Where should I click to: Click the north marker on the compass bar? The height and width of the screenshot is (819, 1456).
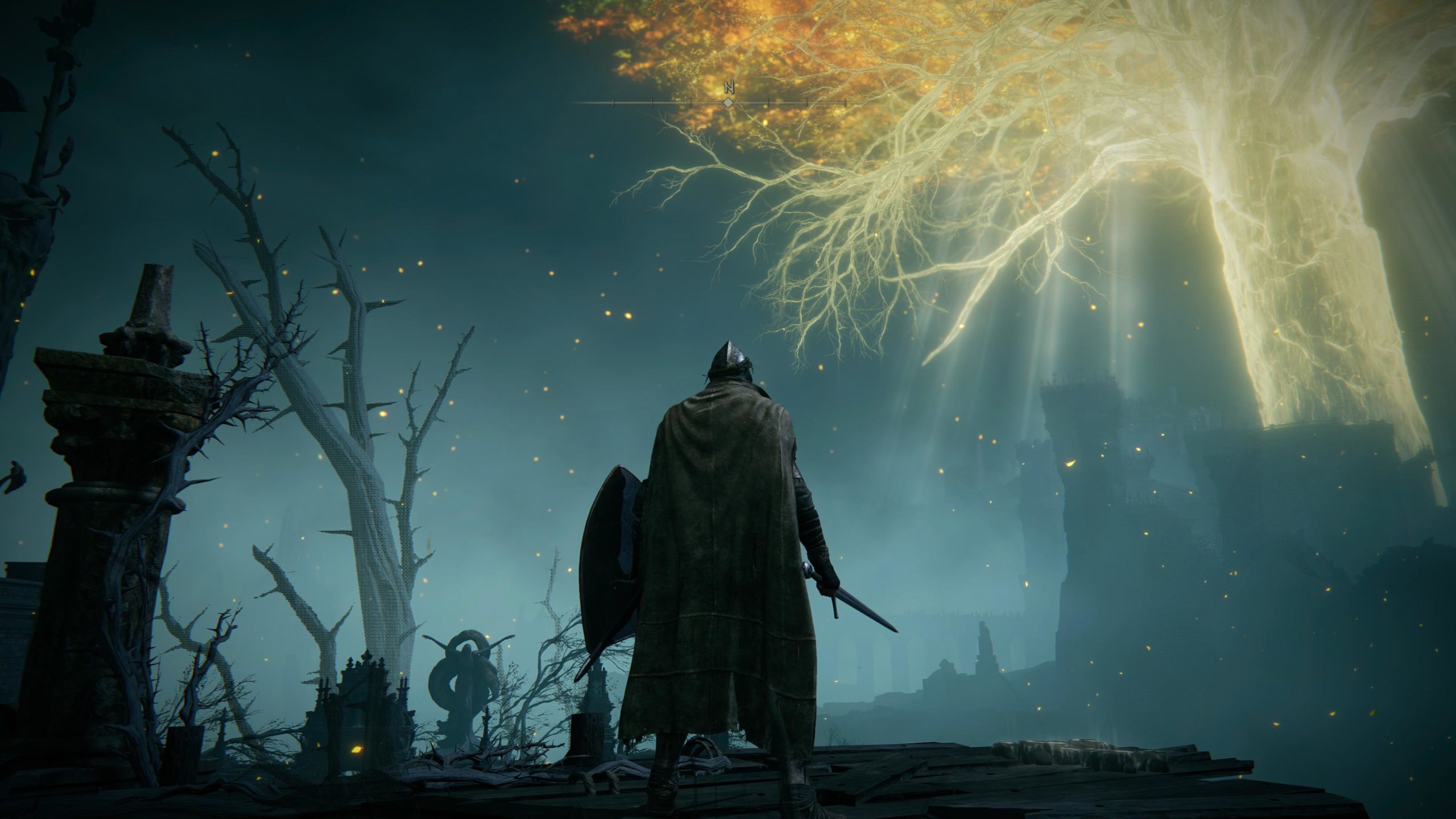point(728,88)
